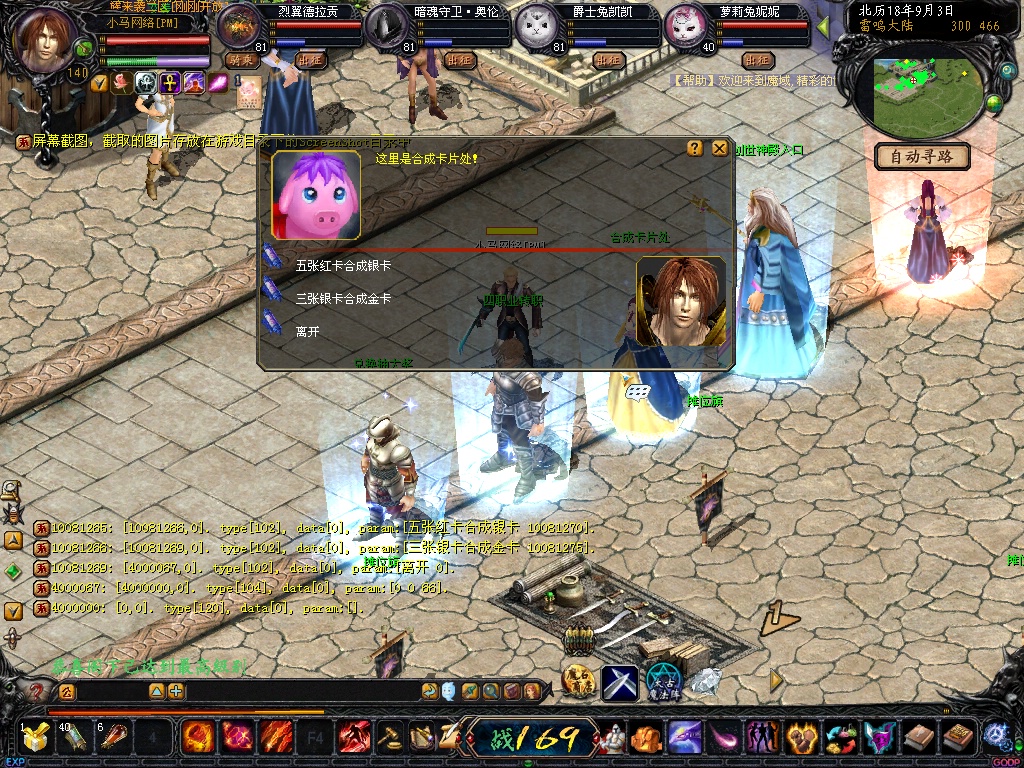Viewport: 1024px width, 768px height.
Task: Select pet 烈翼德拉贡 portrait
Action: (x=238, y=26)
